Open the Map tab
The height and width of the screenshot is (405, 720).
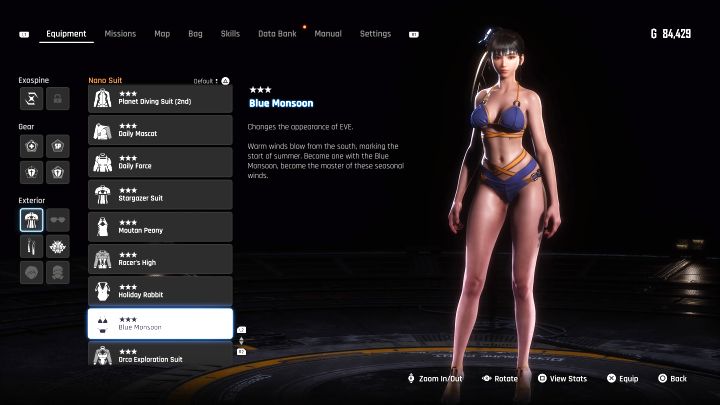(162, 34)
